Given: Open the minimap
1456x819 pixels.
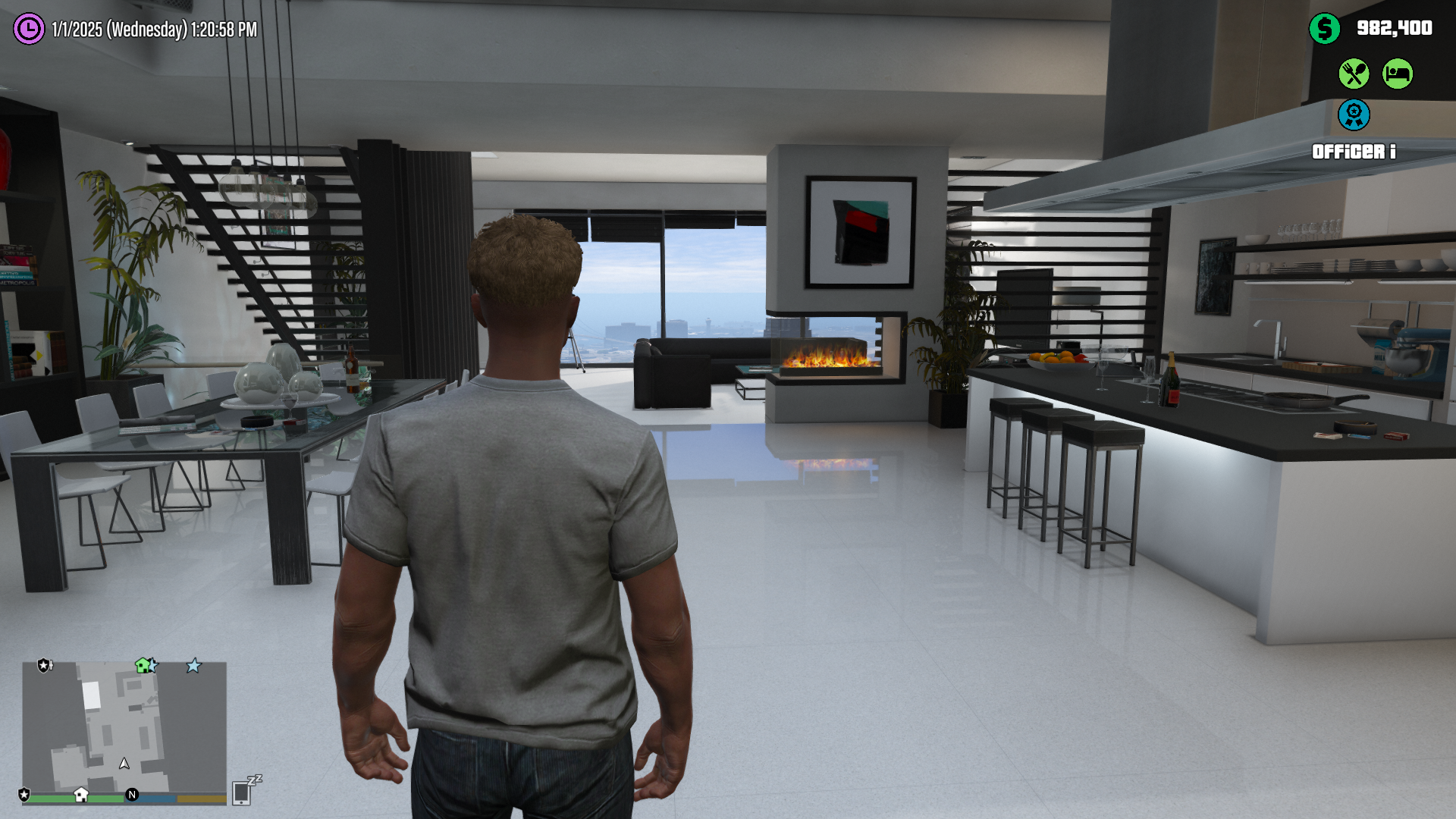Looking at the screenshot, I should (124, 726).
